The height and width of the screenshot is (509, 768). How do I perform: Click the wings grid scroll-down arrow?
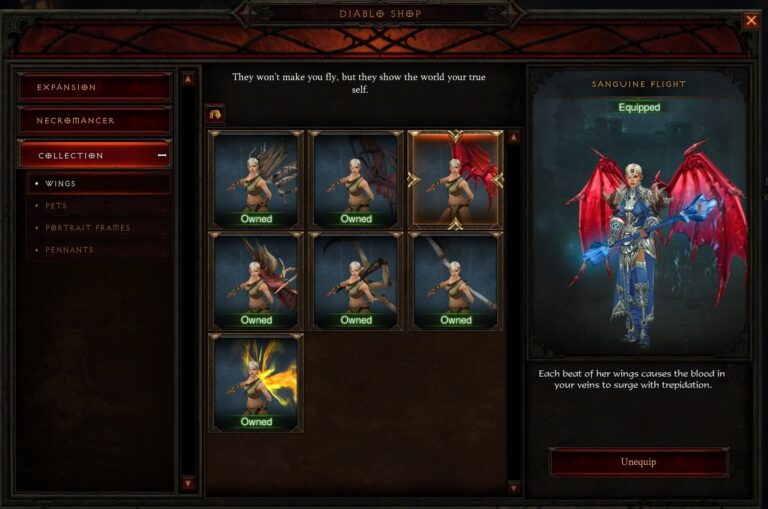(514, 487)
